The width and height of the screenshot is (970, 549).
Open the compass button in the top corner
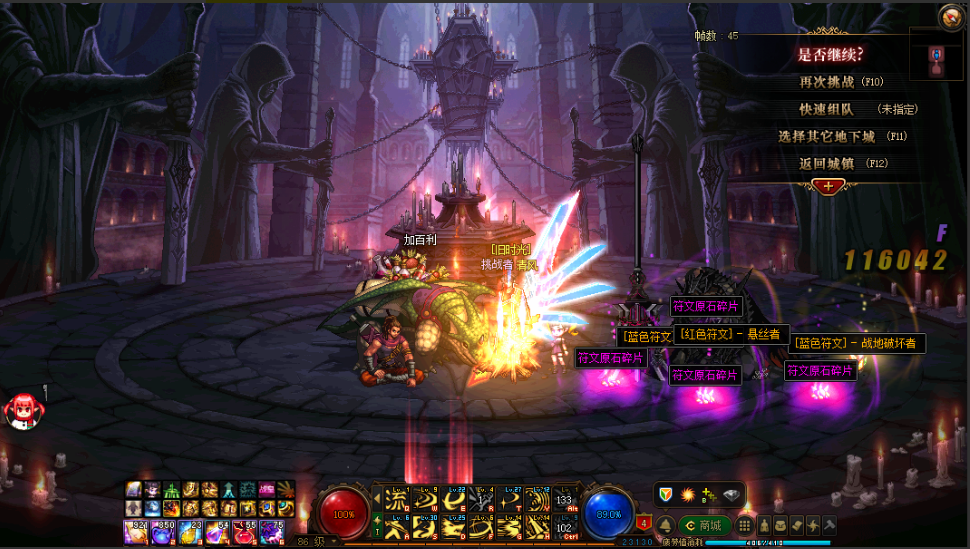tap(951, 16)
